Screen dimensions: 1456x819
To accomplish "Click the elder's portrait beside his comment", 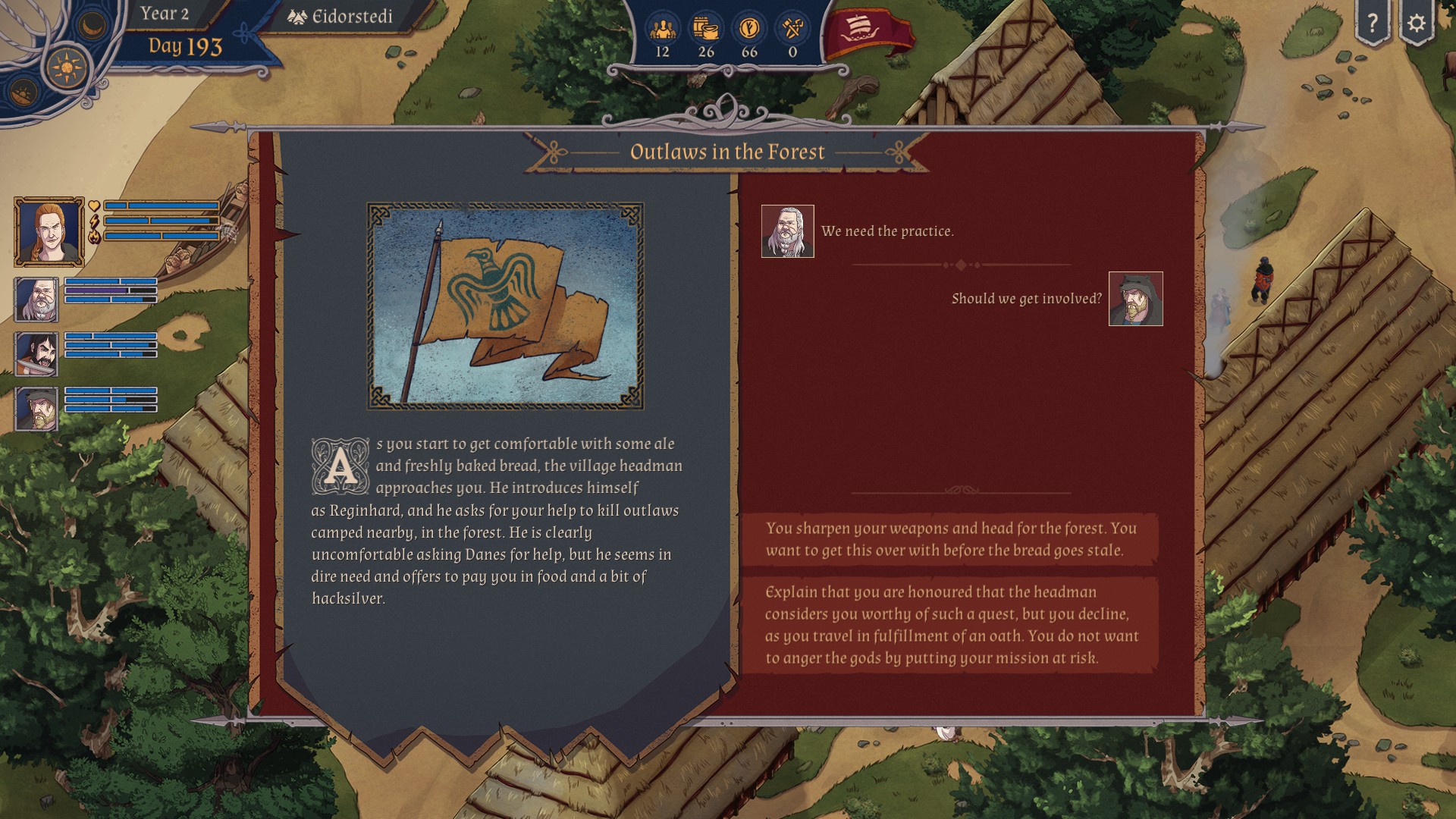I will (787, 231).
